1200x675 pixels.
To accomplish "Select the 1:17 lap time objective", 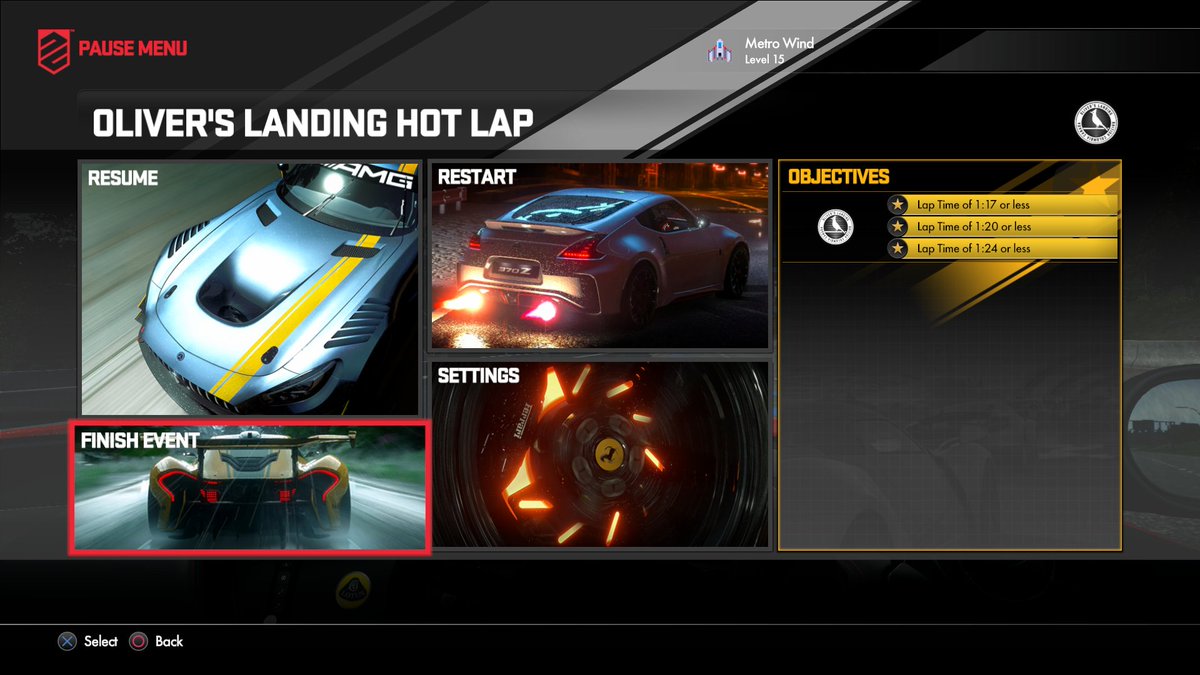I will (1000, 205).
